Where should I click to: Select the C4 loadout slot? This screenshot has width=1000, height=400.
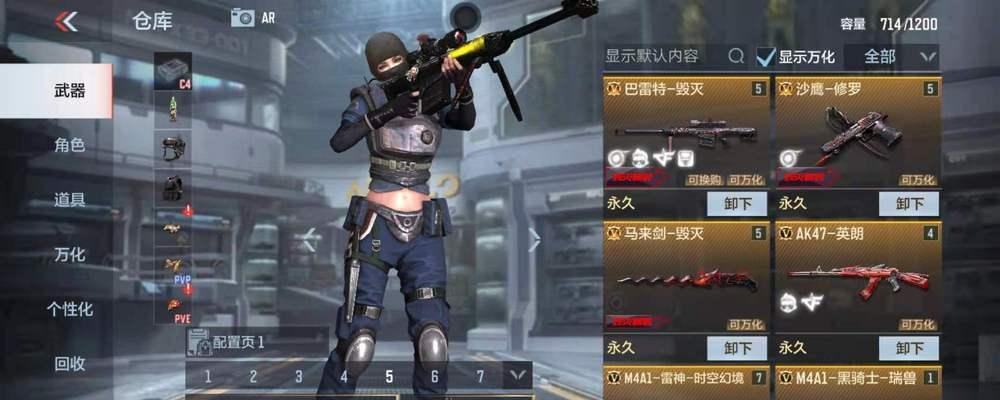[x=173, y=70]
